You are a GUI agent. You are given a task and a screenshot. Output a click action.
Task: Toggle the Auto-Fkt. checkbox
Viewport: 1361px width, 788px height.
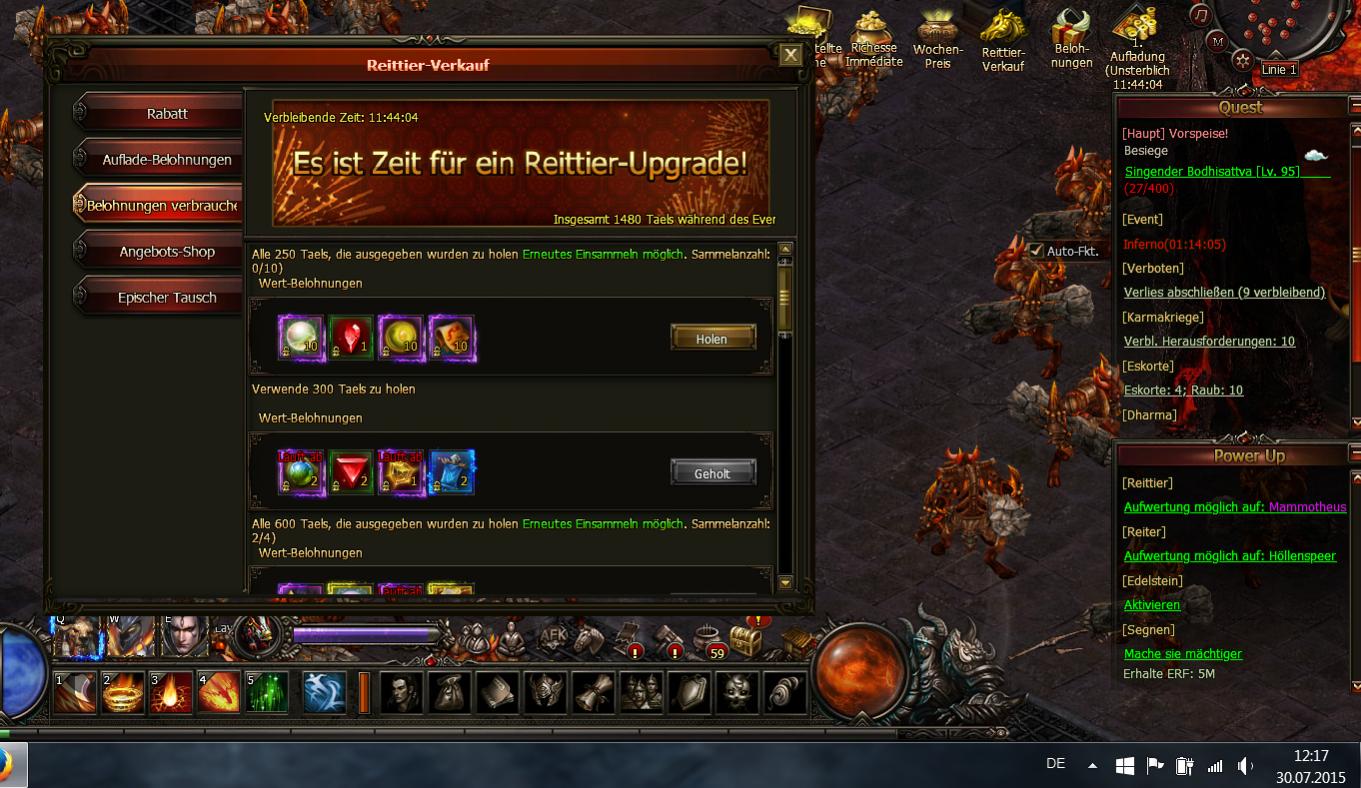pyautogui.click(x=1036, y=251)
